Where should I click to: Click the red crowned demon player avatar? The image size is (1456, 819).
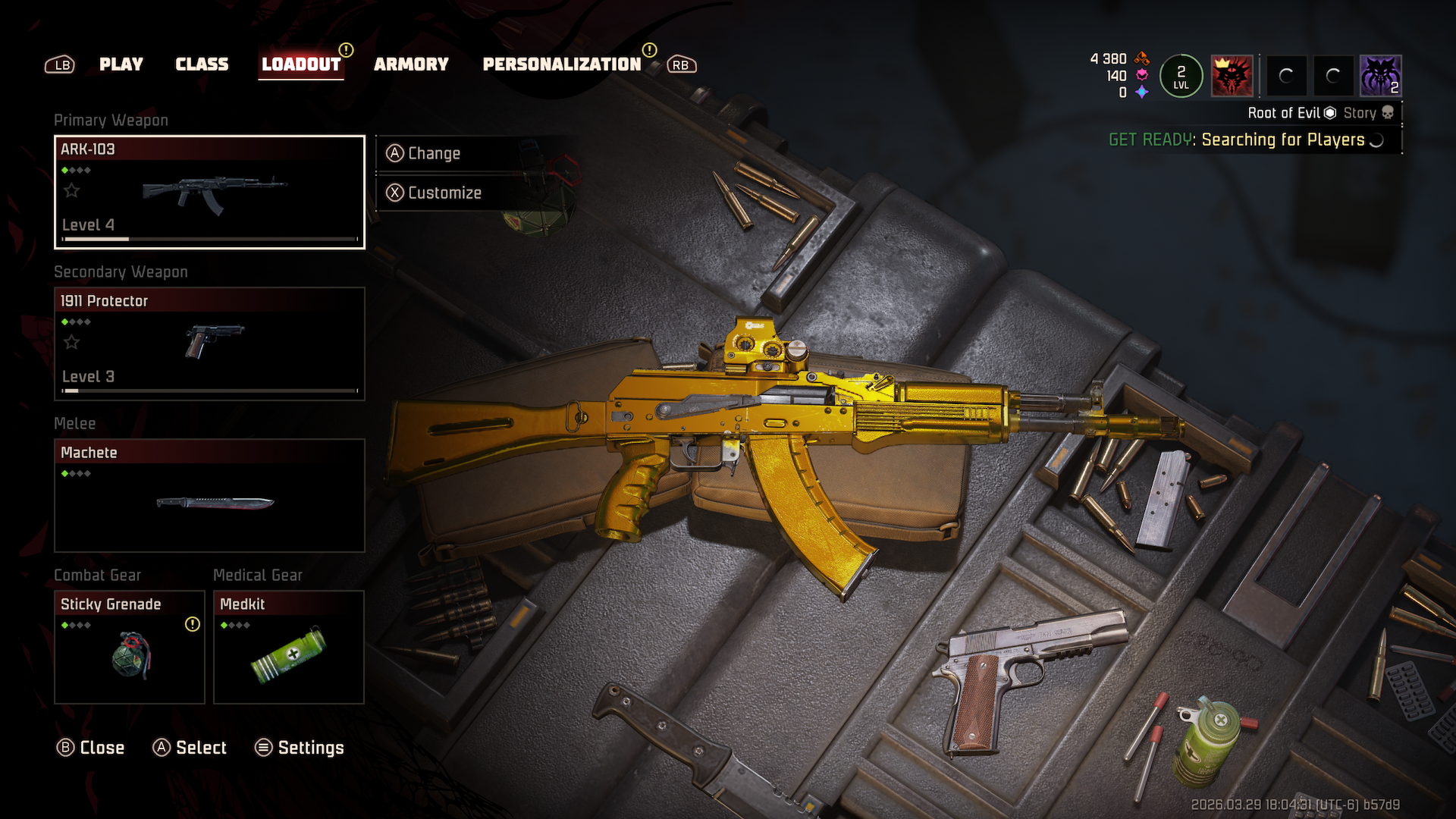(x=1232, y=76)
